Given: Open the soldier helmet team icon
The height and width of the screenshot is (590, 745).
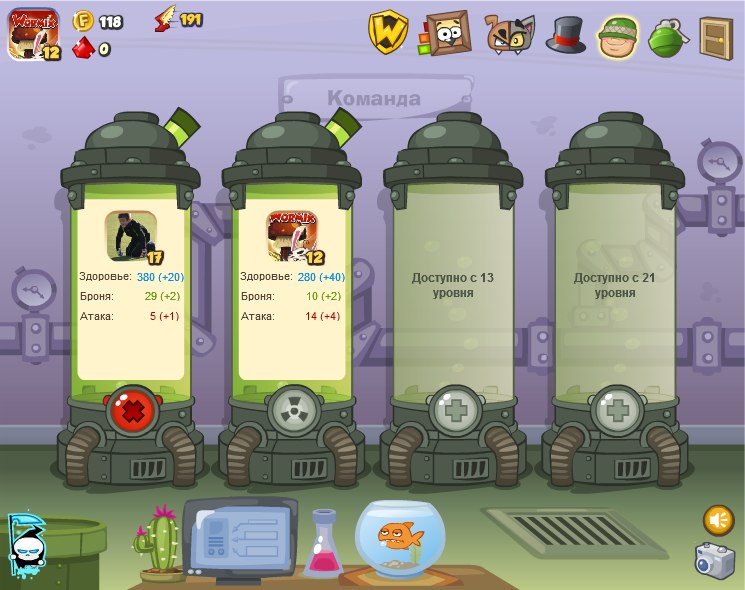Looking at the screenshot, I should click(x=618, y=36).
